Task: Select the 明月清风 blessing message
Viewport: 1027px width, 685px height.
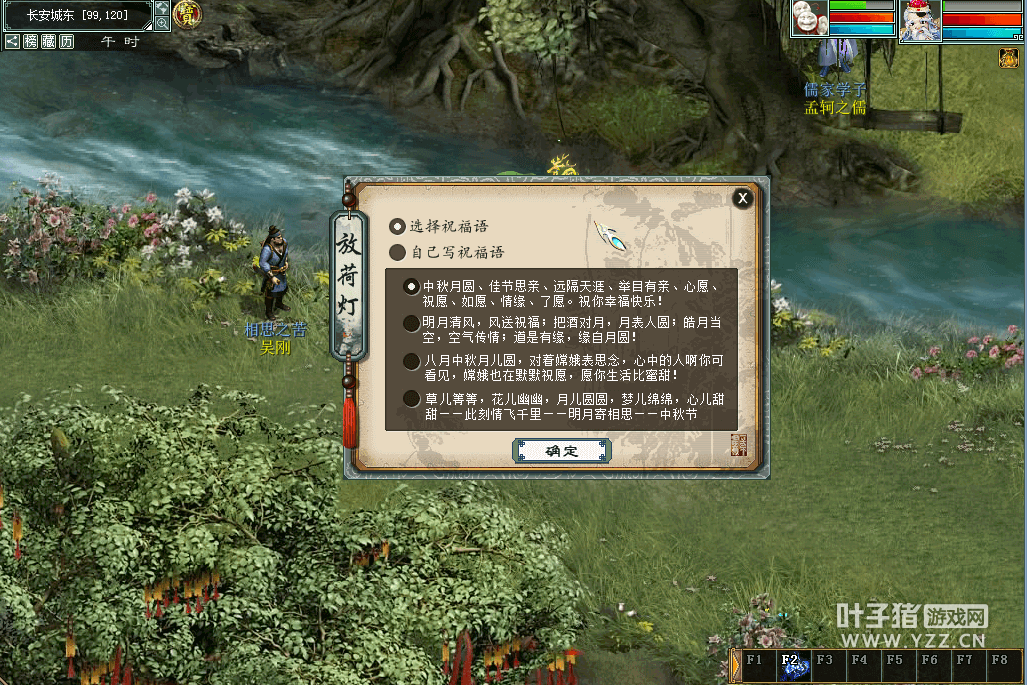Action: [x=411, y=323]
